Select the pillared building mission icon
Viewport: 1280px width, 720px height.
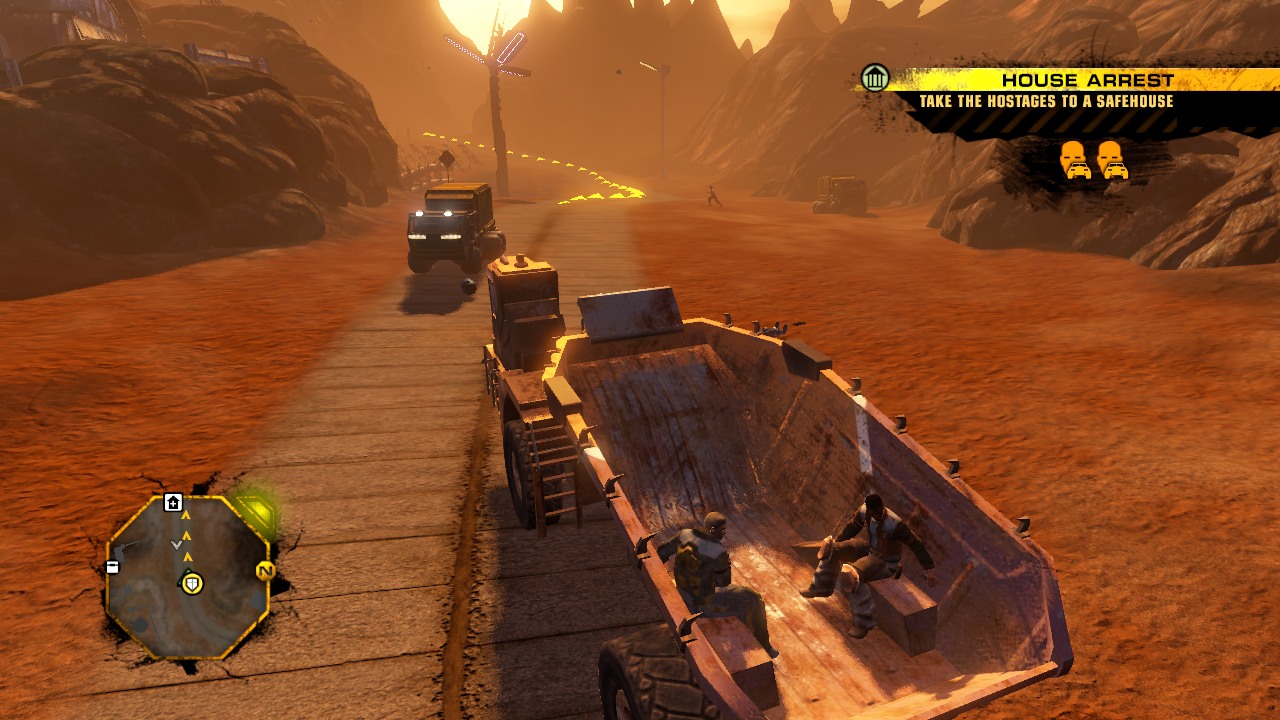pos(875,78)
